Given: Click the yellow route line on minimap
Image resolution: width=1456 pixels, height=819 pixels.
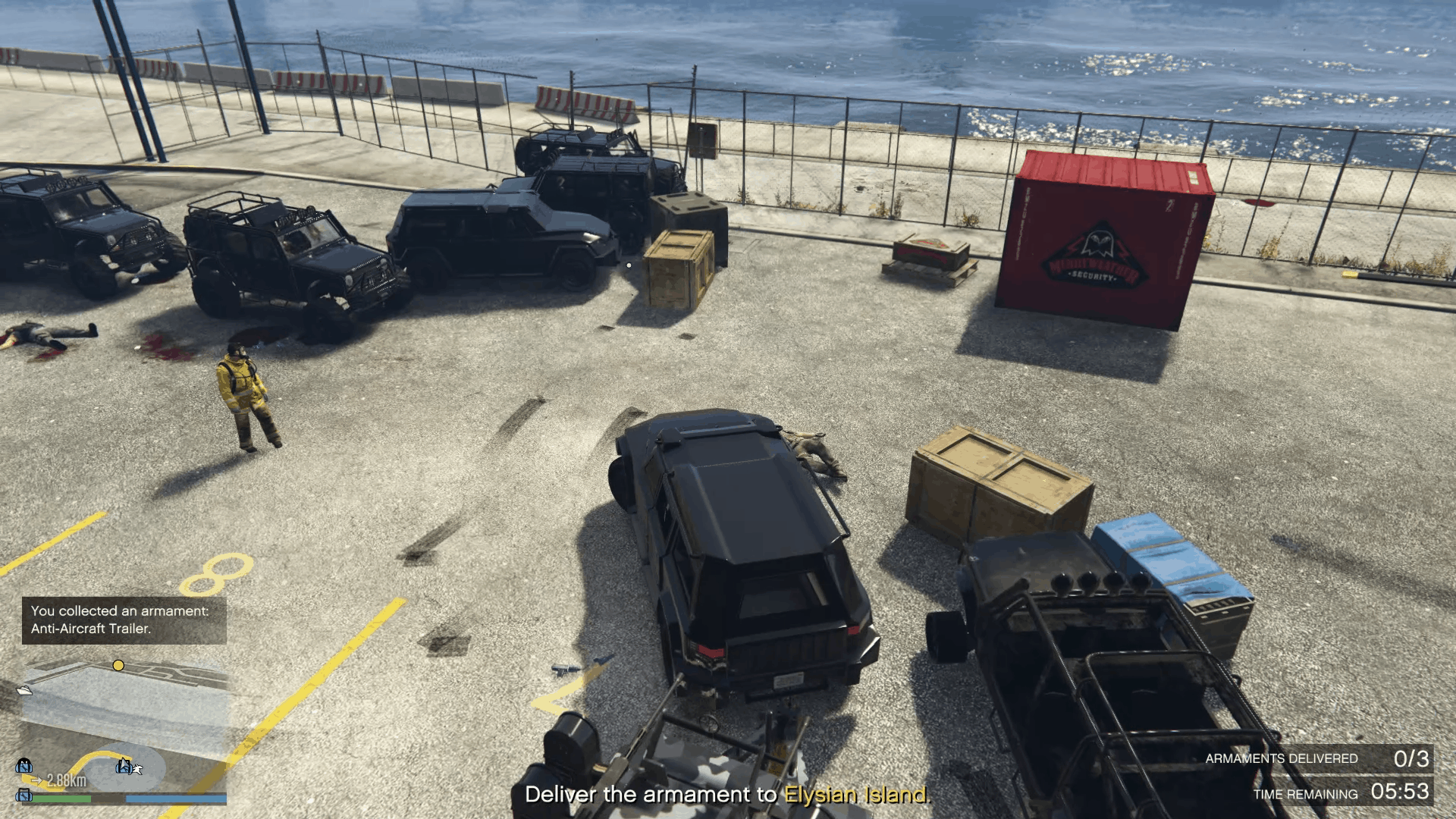Looking at the screenshot, I should pos(100,752).
